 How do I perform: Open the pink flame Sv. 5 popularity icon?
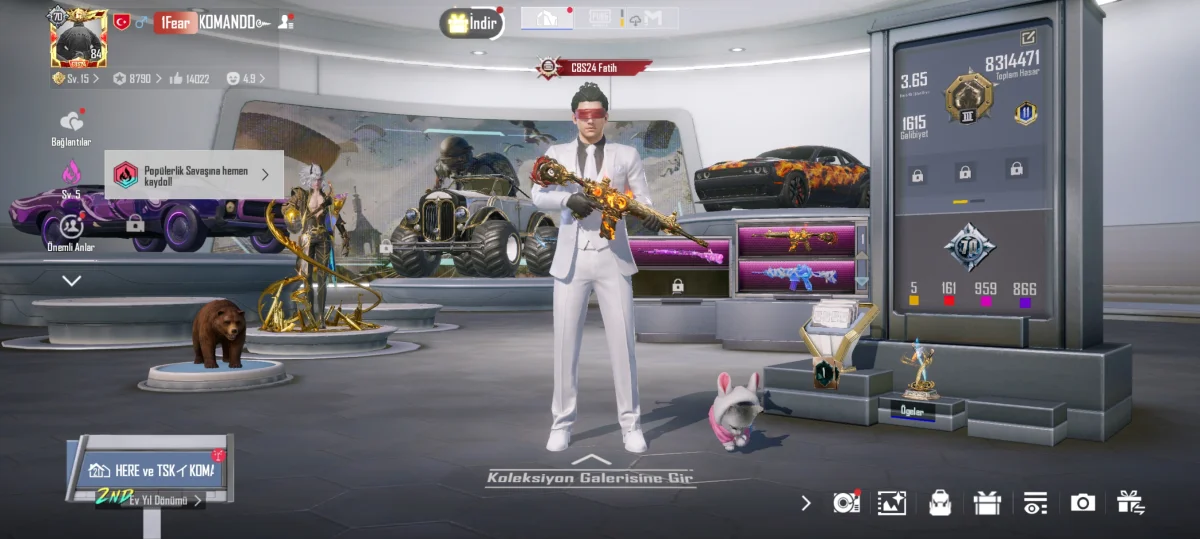[71, 173]
